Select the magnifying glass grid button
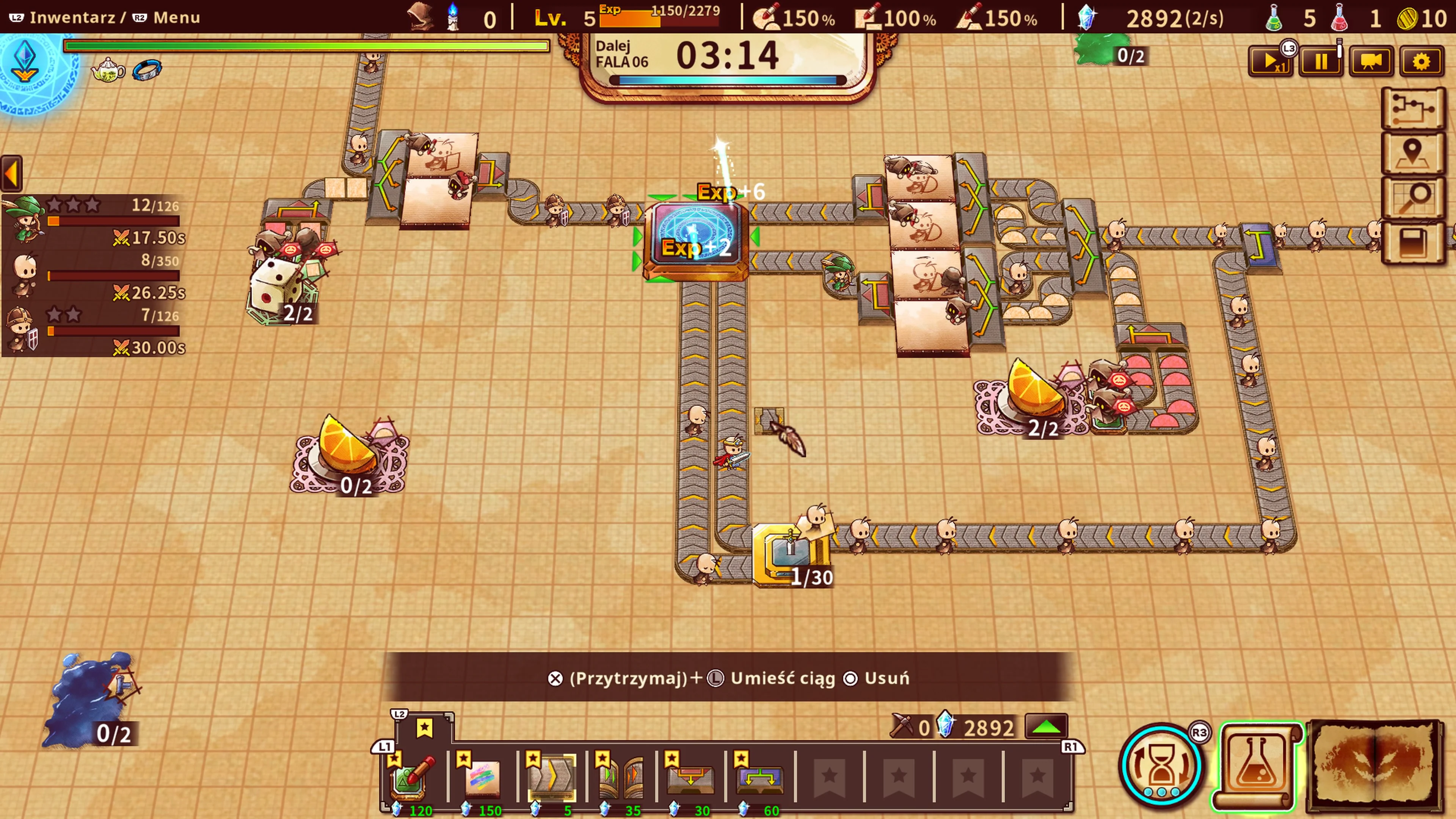The image size is (1456, 819). (x=1412, y=198)
